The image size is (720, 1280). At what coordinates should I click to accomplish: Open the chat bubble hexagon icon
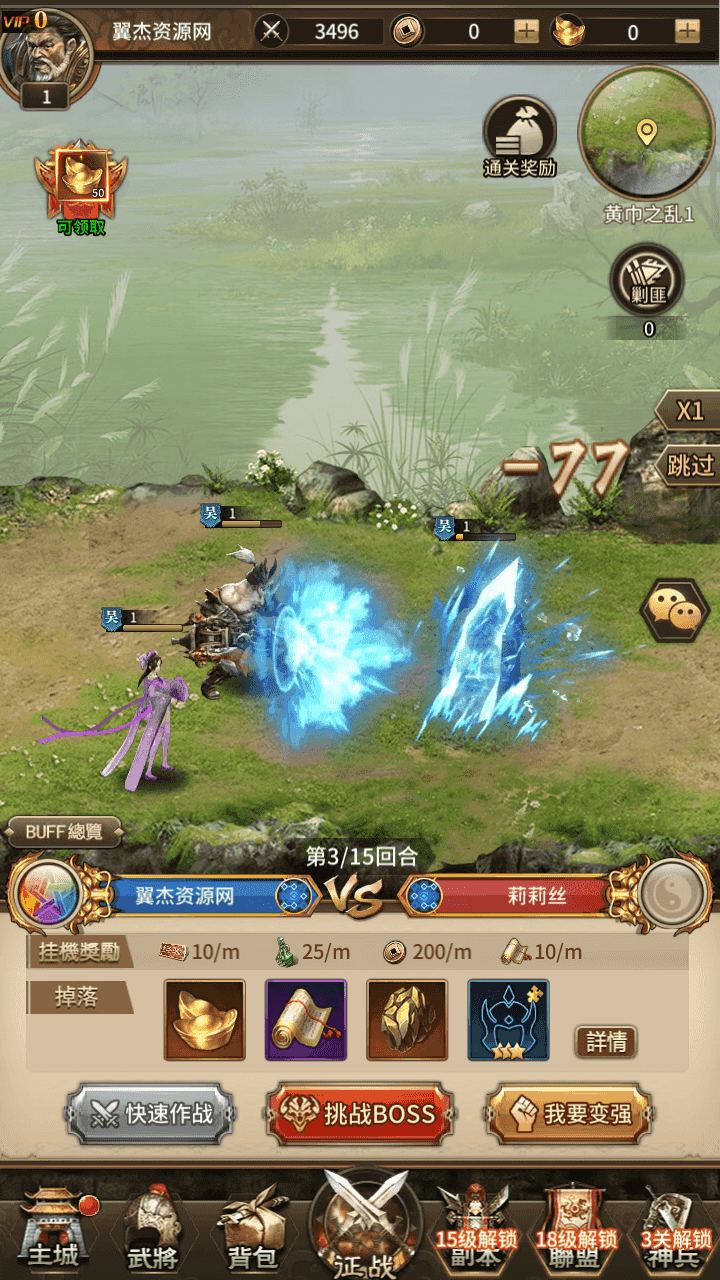tap(674, 609)
